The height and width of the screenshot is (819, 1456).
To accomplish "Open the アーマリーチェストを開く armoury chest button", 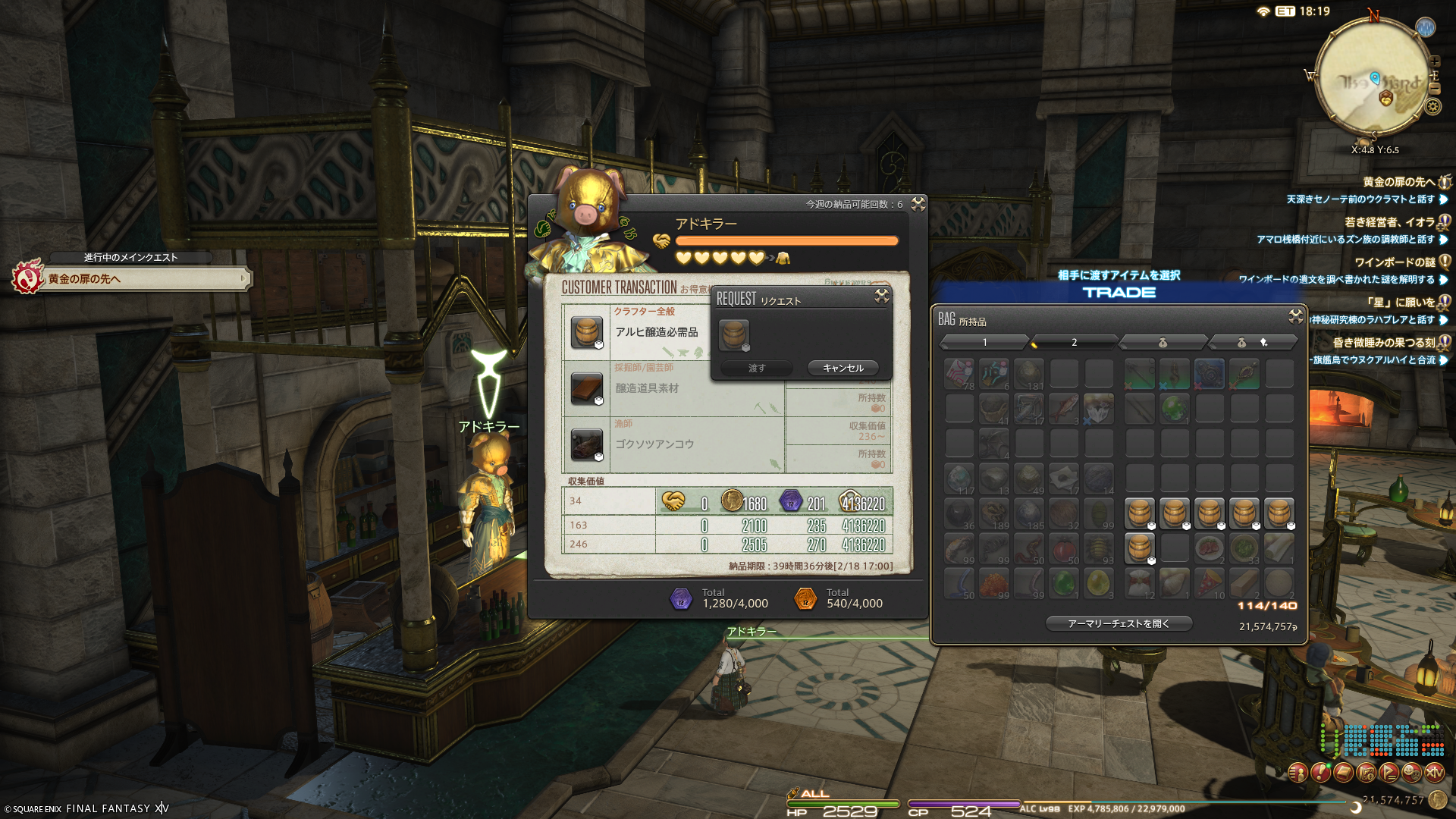I will [1119, 623].
